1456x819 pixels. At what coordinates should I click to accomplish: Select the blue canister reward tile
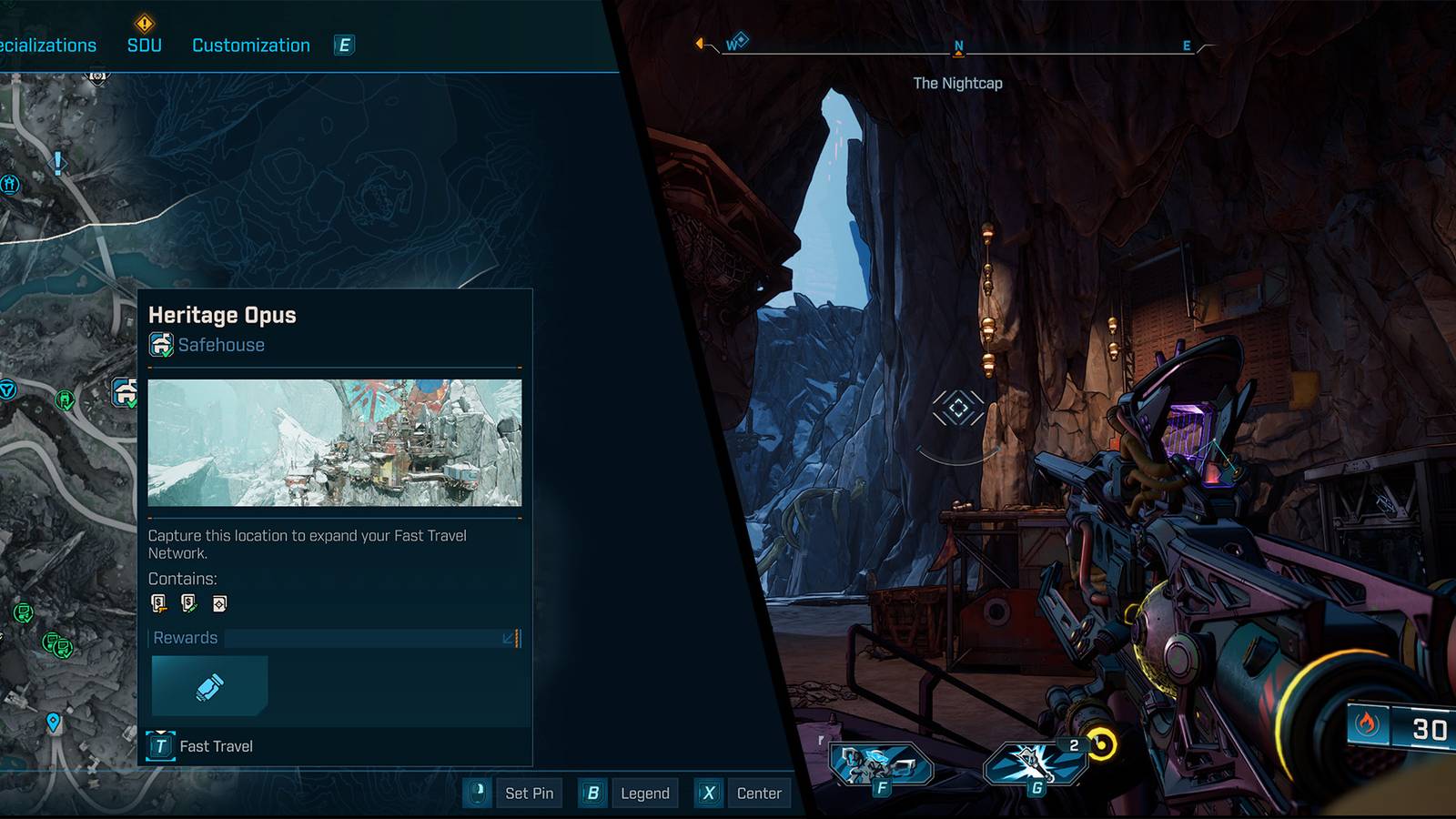coord(209,686)
